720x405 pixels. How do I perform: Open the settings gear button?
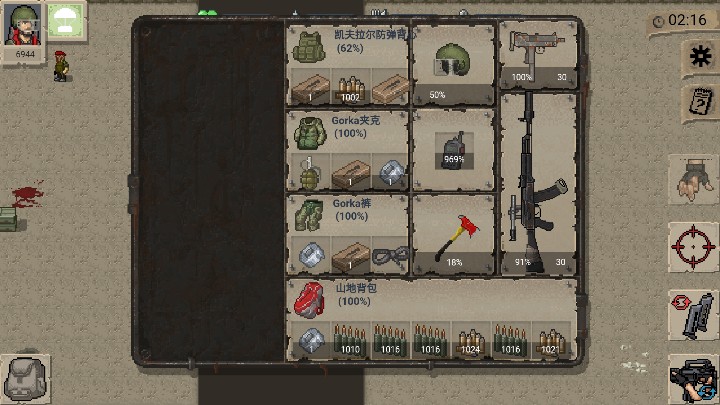[696, 57]
